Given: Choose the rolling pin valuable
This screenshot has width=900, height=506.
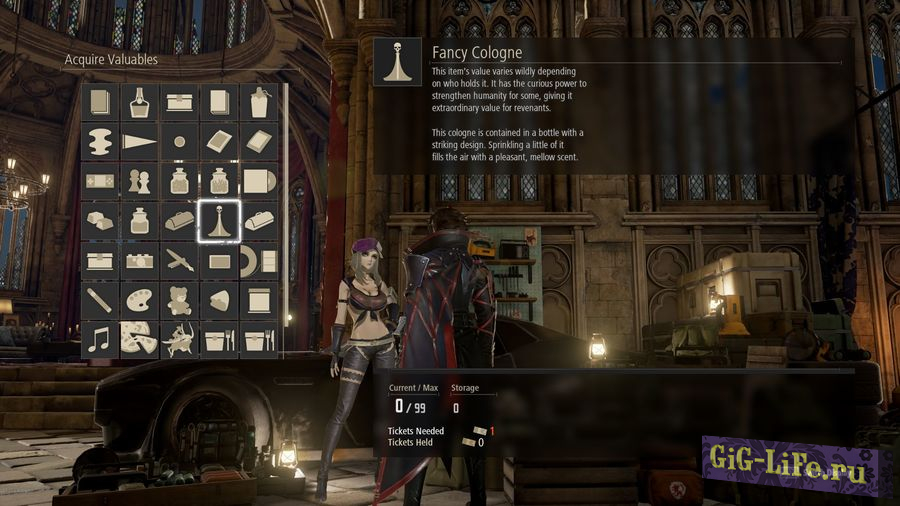Looking at the screenshot, I should [100, 299].
